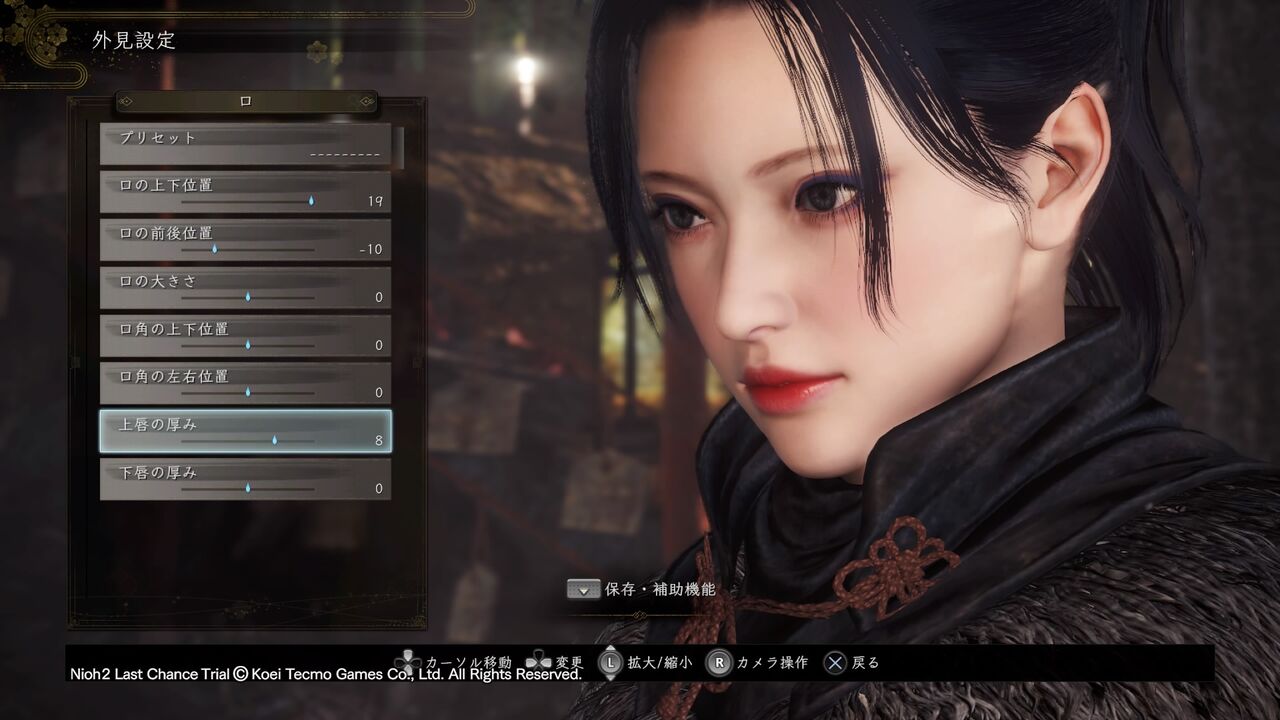
Task: Select the 口 category header tab
Action: click(x=245, y=101)
